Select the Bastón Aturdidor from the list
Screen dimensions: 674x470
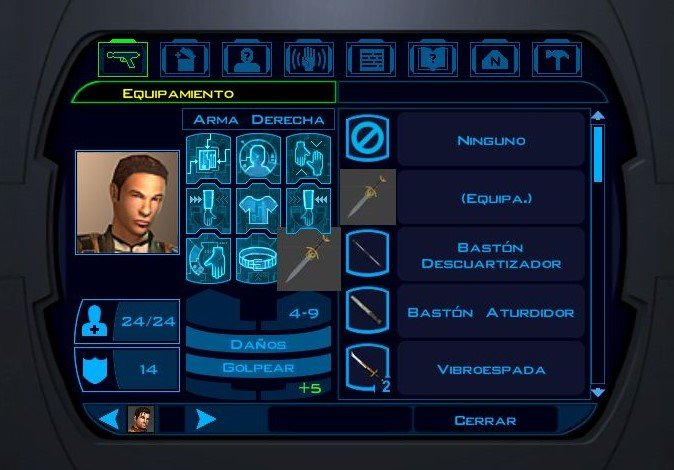pyautogui.click(x=490, y=312)
